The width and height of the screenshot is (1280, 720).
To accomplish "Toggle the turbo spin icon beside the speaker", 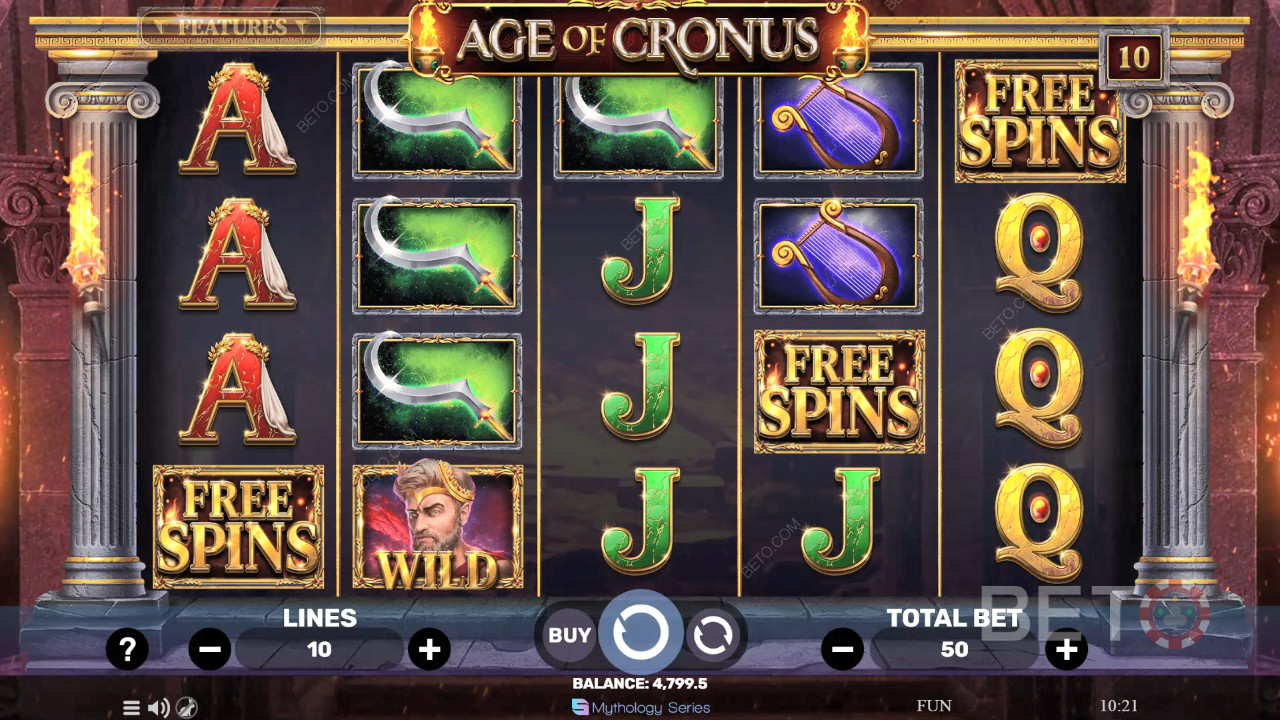I will pos(186,708).
